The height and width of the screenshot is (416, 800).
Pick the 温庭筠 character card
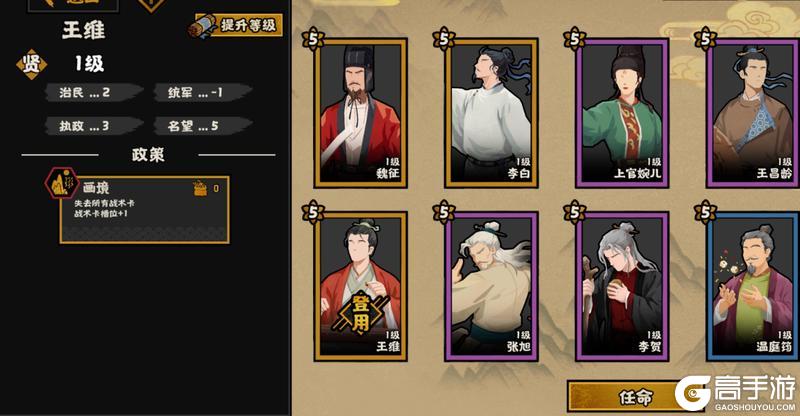tap(753, 285)
